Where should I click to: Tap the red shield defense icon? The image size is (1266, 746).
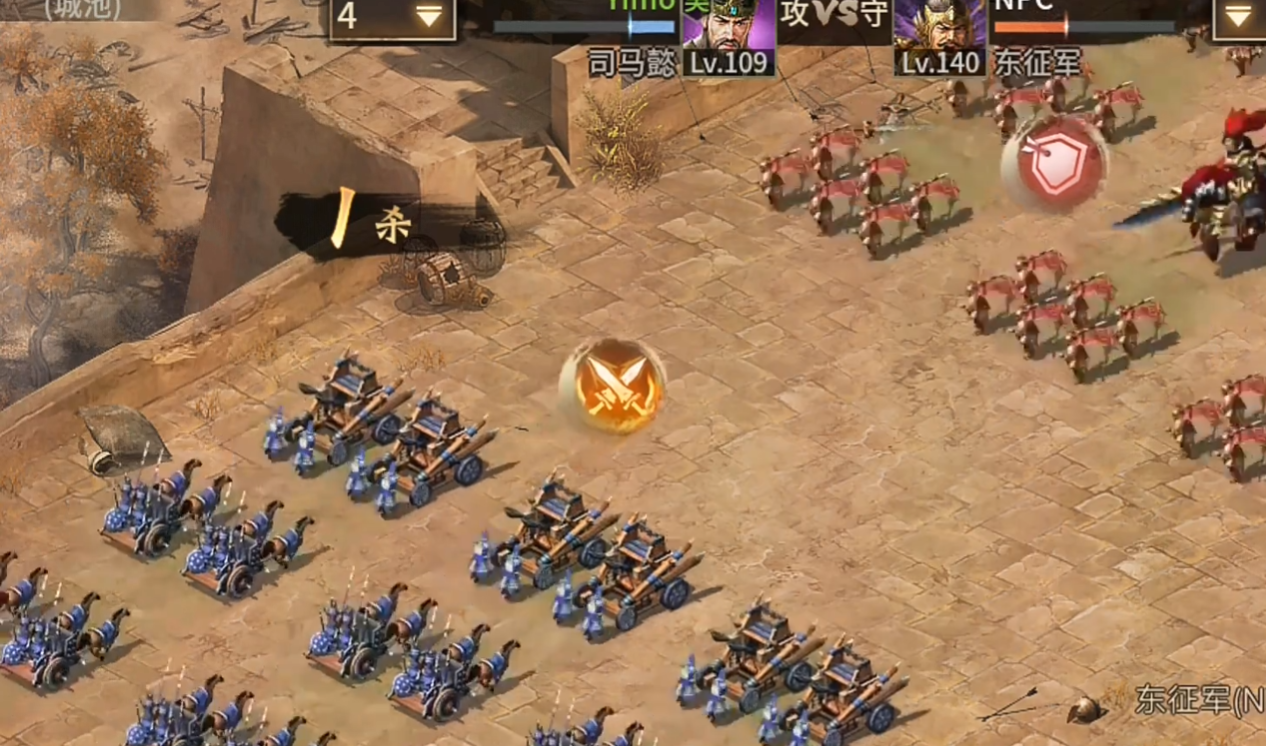pyautogui.click(x=1055, y=163)
